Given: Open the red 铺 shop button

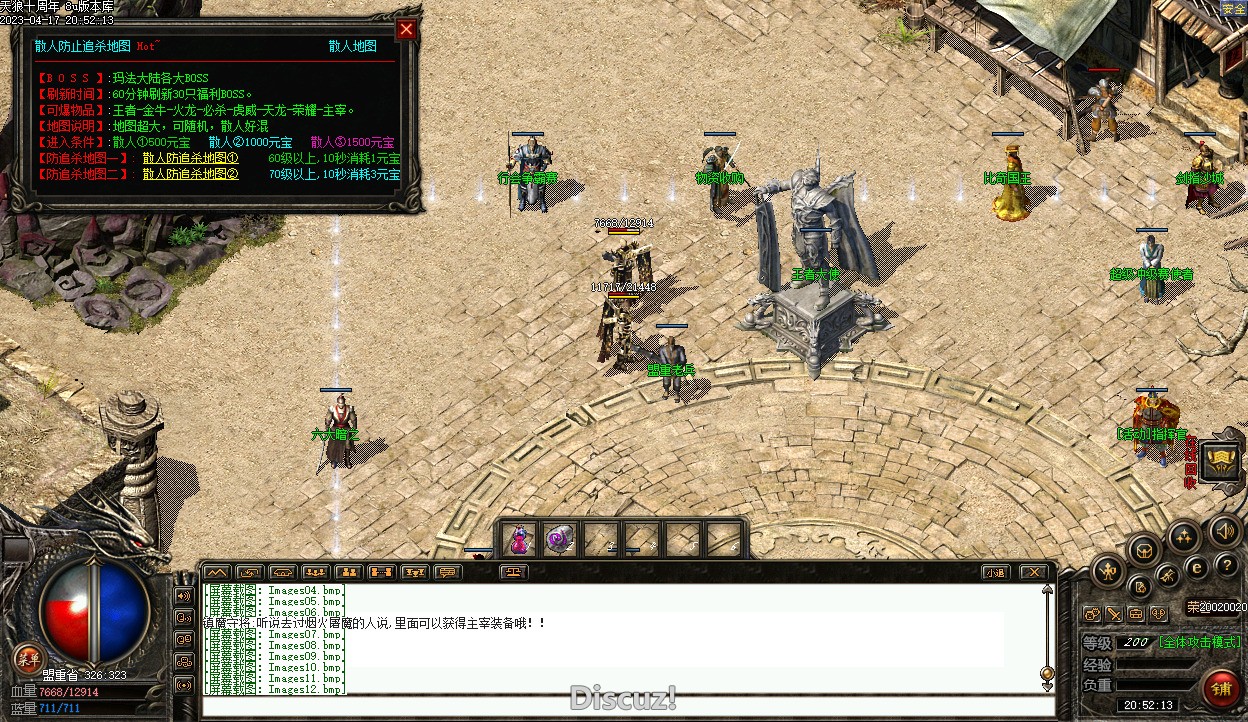Looking at the screenshot, I should coord(1219,689).
